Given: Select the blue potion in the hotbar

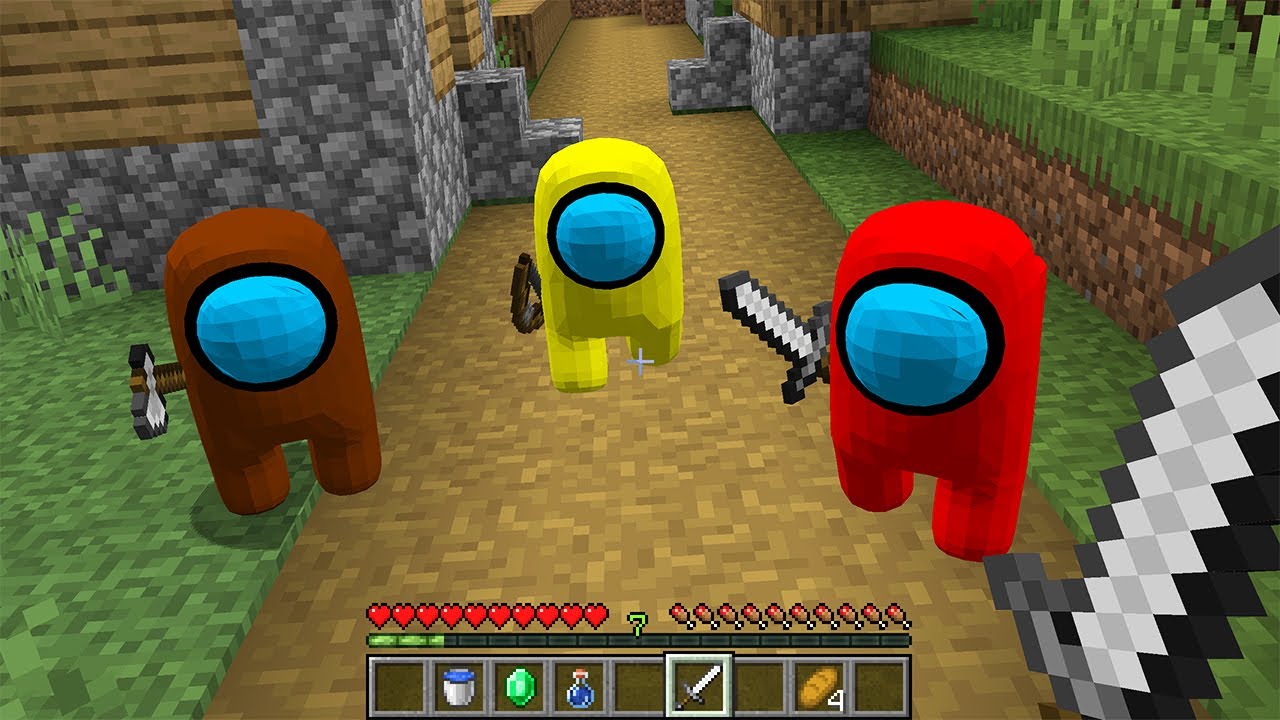Looking at the screenshot, I should 579,684.
